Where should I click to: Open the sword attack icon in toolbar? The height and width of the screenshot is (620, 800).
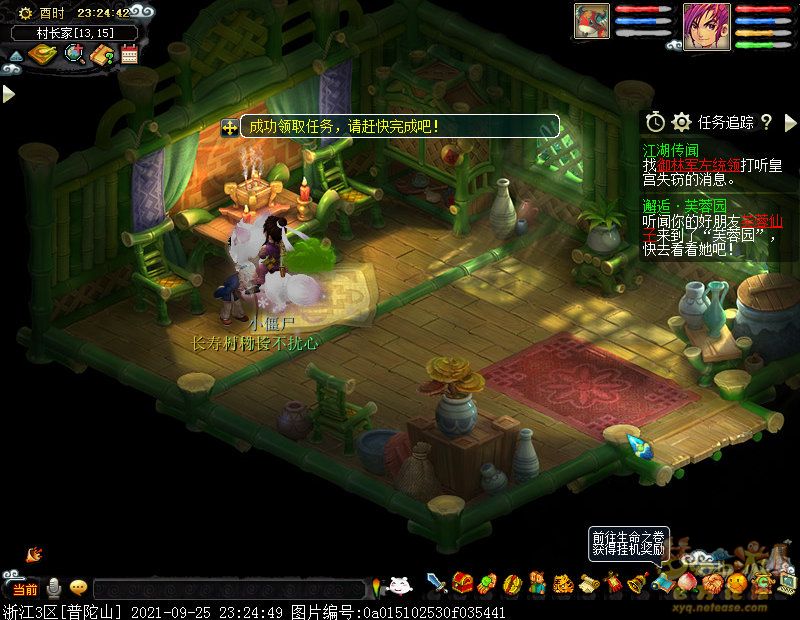(x=436, y=583)
